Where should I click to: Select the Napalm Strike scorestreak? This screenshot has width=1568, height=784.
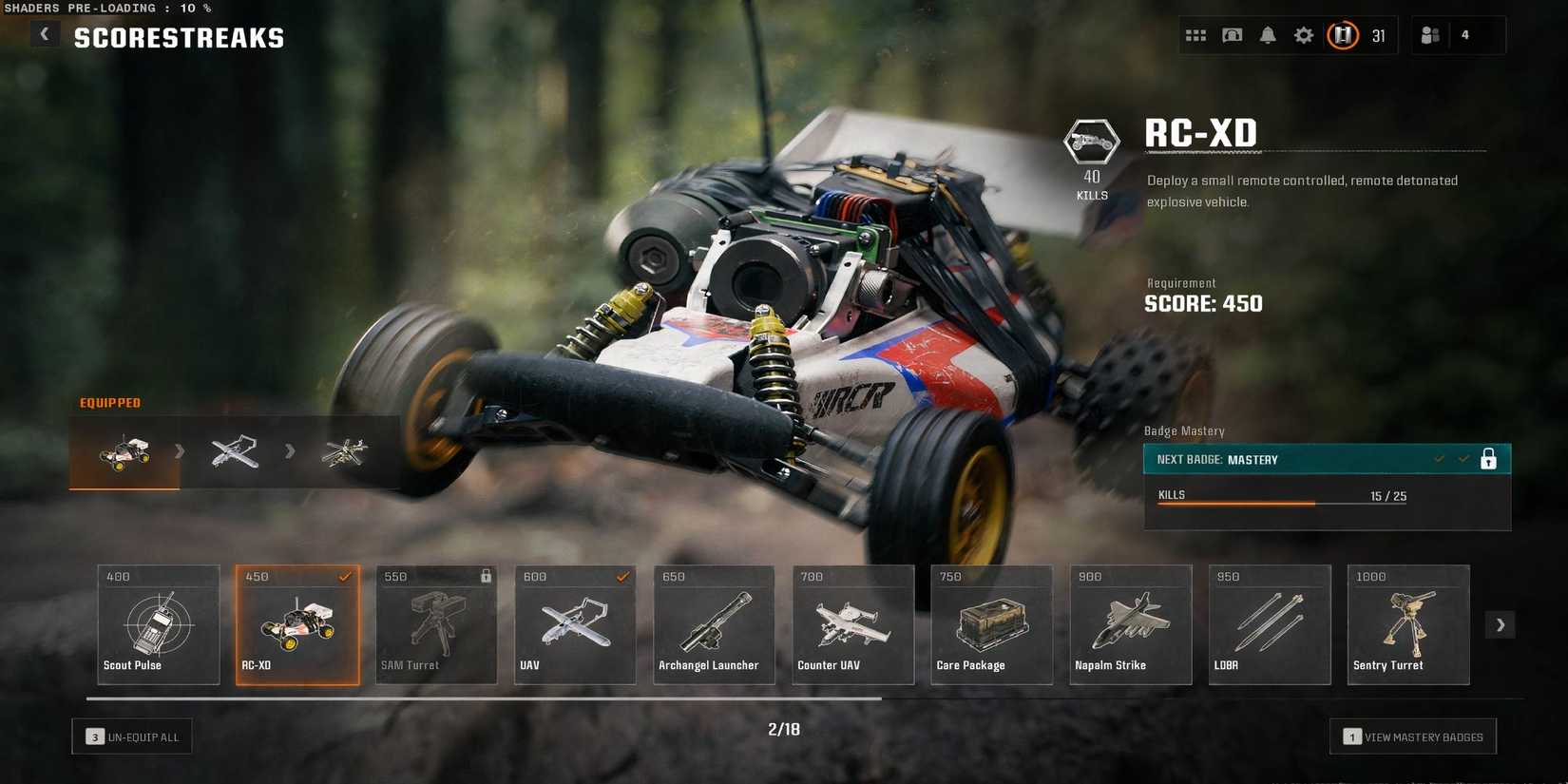point(1130,624)
